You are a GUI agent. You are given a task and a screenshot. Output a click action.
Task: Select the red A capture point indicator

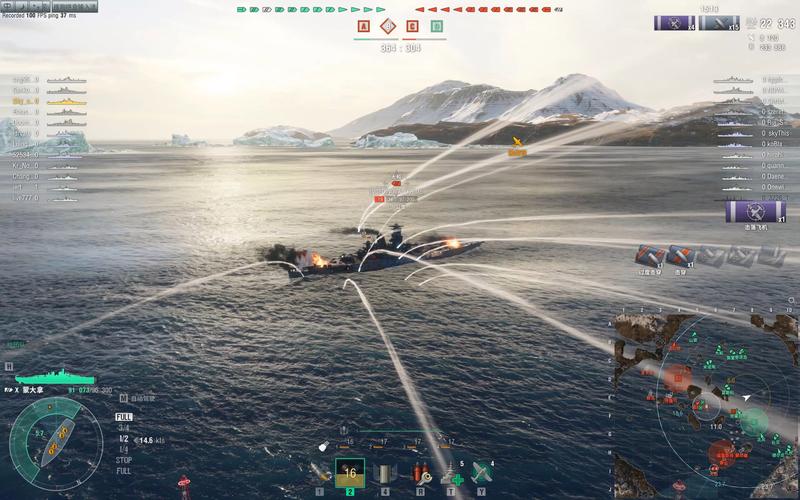coord(362,27)
